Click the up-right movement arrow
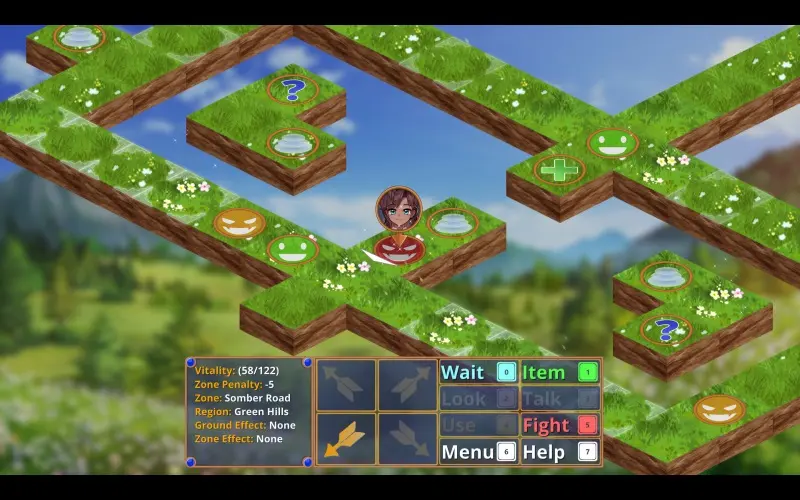This screenshot has height=500, width=800. pos(407,385)
